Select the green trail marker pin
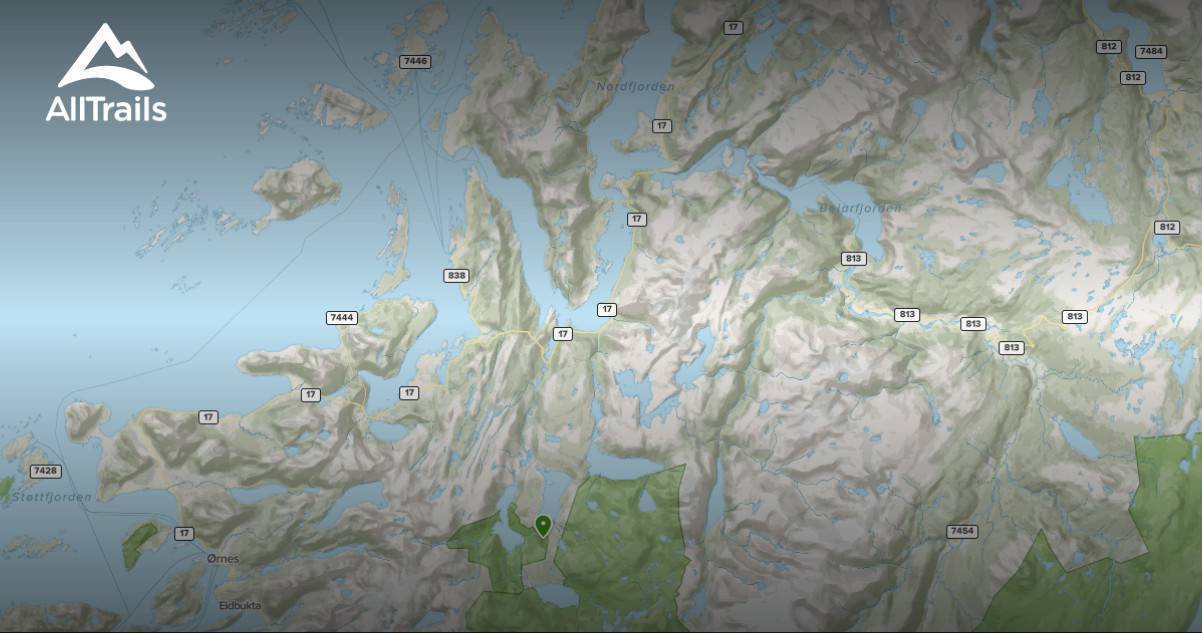The image size is (1202, 633). click(x=543, y=524)
